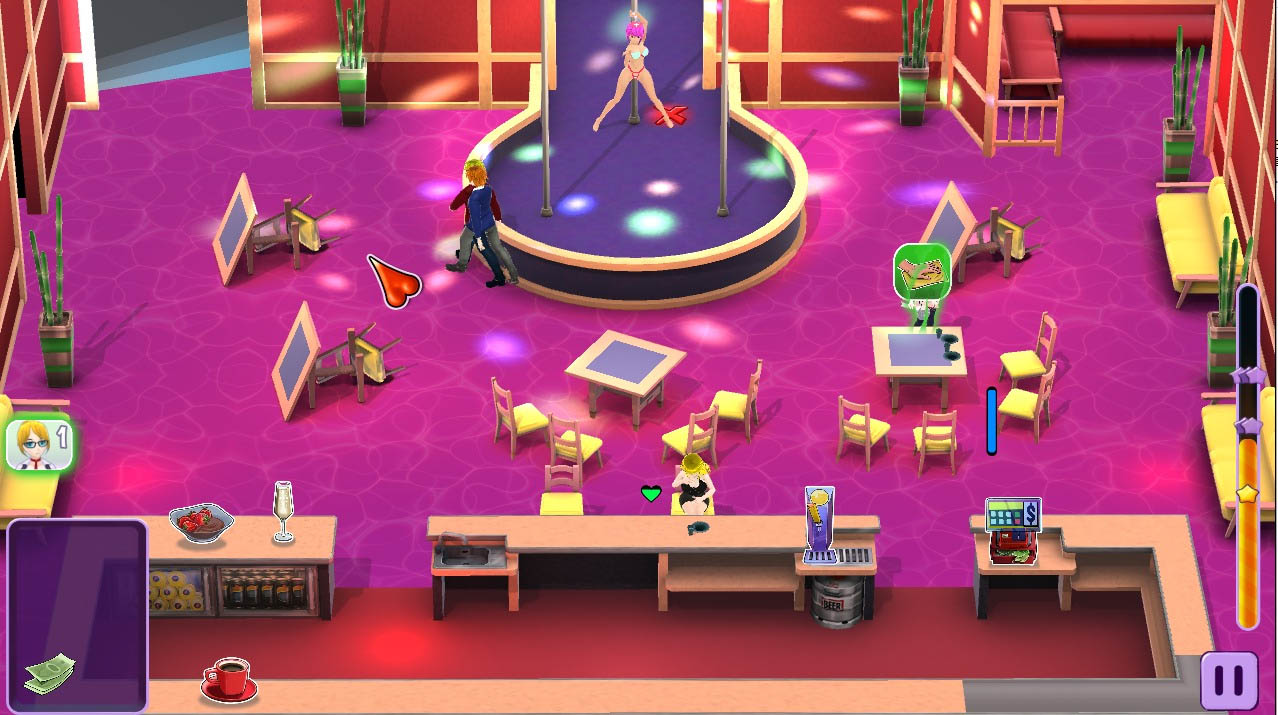Take the champagne glass from the counter

tap(283, 511)
